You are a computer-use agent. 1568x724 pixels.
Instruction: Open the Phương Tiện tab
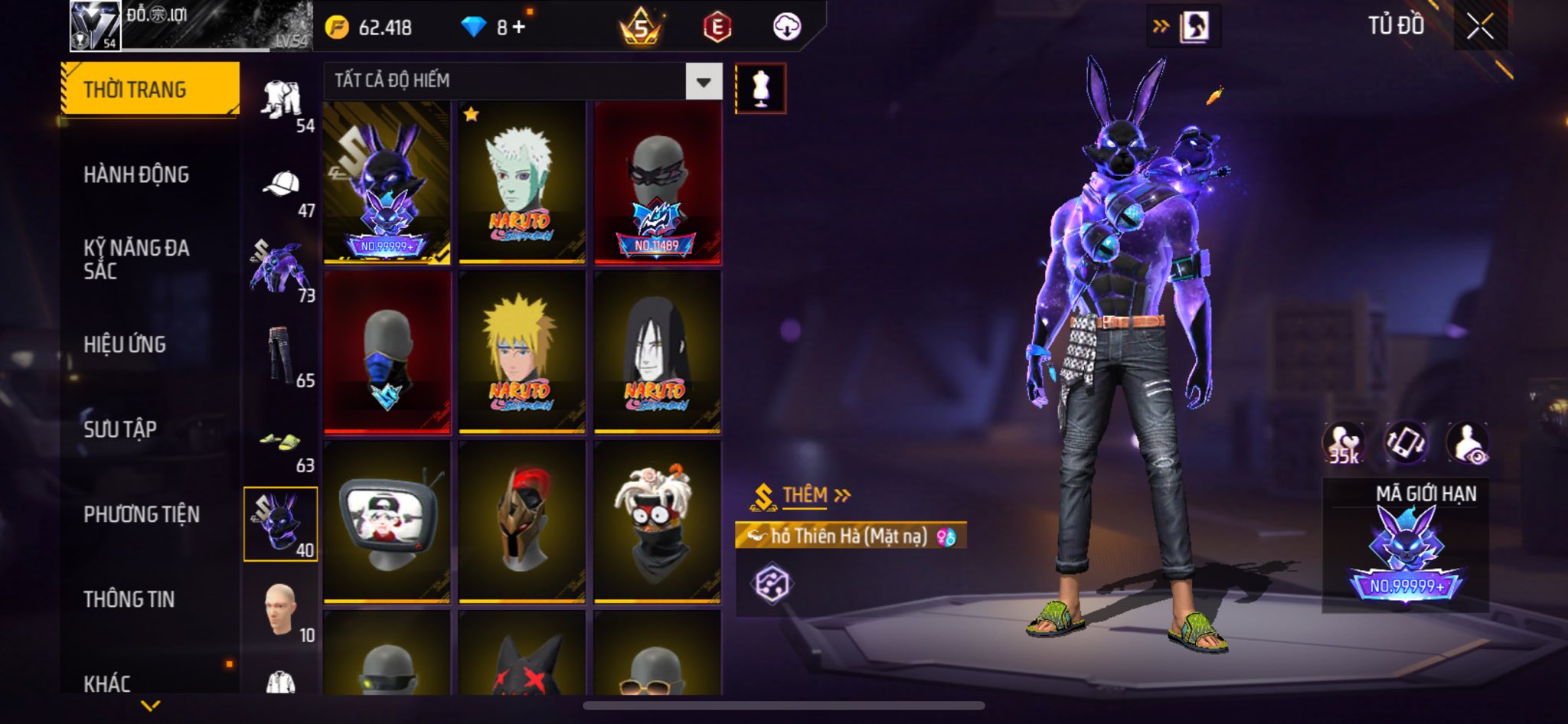point(142,514)
